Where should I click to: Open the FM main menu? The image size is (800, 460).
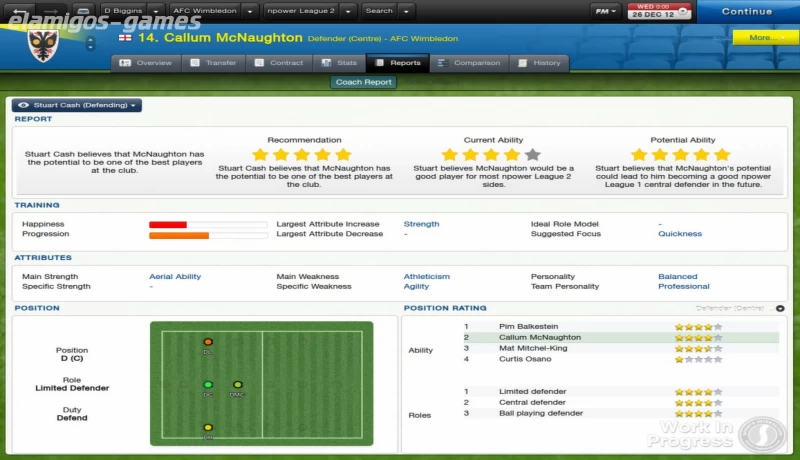click(x=605, y=11)
